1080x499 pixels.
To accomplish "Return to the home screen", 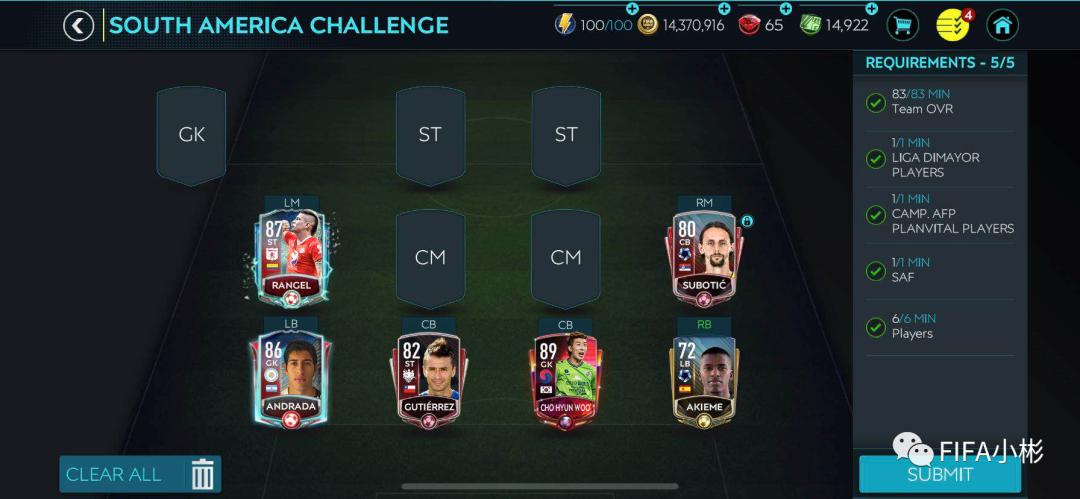I will point(1002,25).
